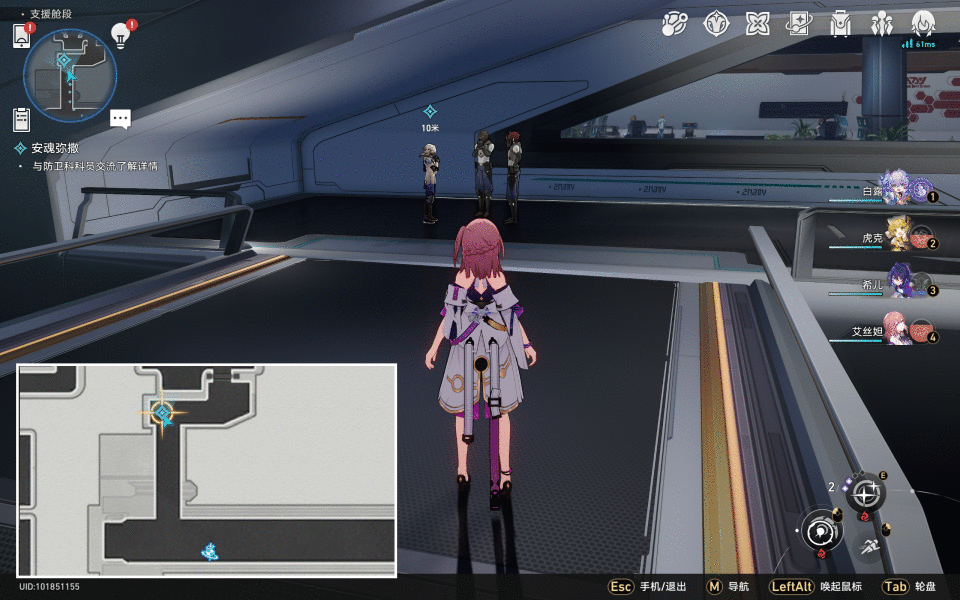Switch to party member 希儿
This screenshot has width=960, height=600.
click(x=895, y=286)
